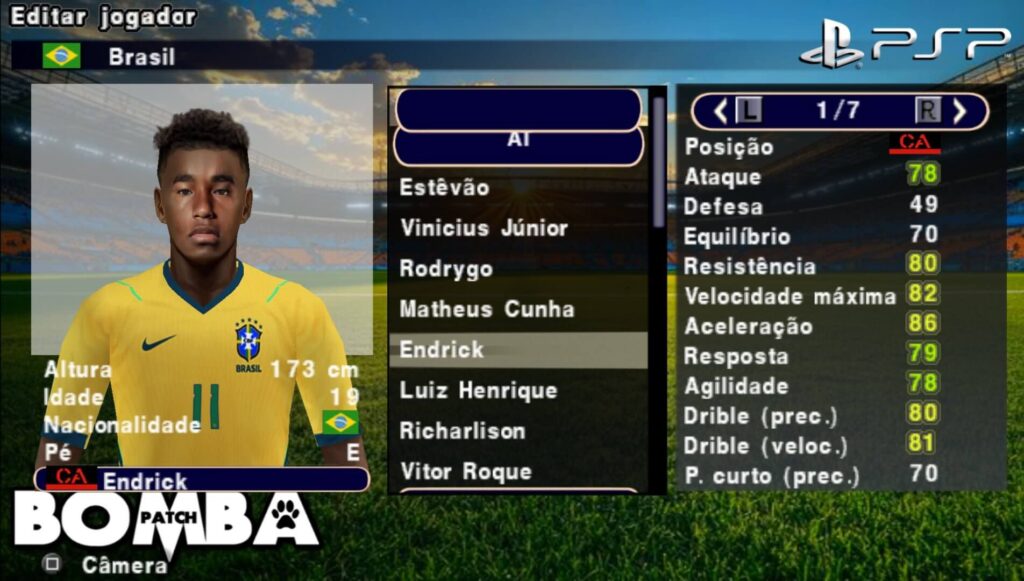Viewport: 1024px width, 581px height.
Task: Select Estêvão in the player list
Action: [x=445, y=187]
